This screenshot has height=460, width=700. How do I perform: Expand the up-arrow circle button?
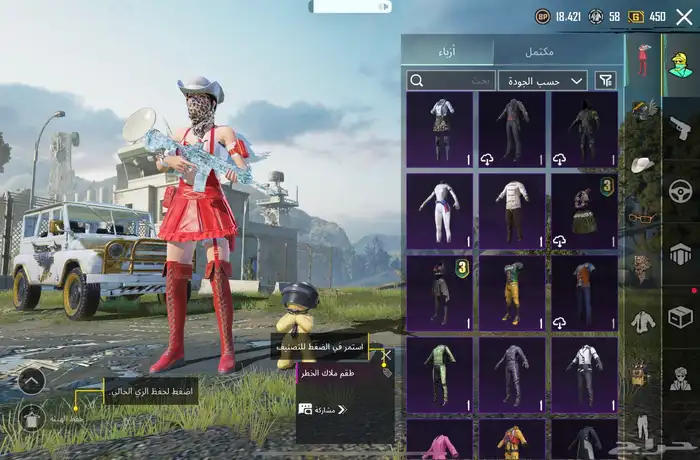pos(31,381)
